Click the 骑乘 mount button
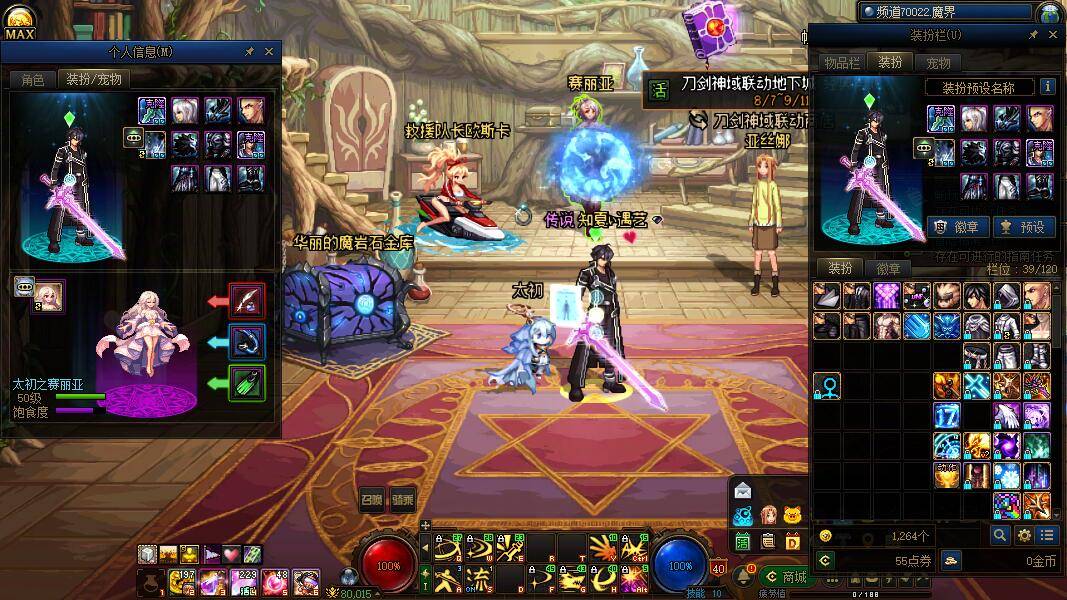The width and height of the screenshot is (1067, 600). 402,501
